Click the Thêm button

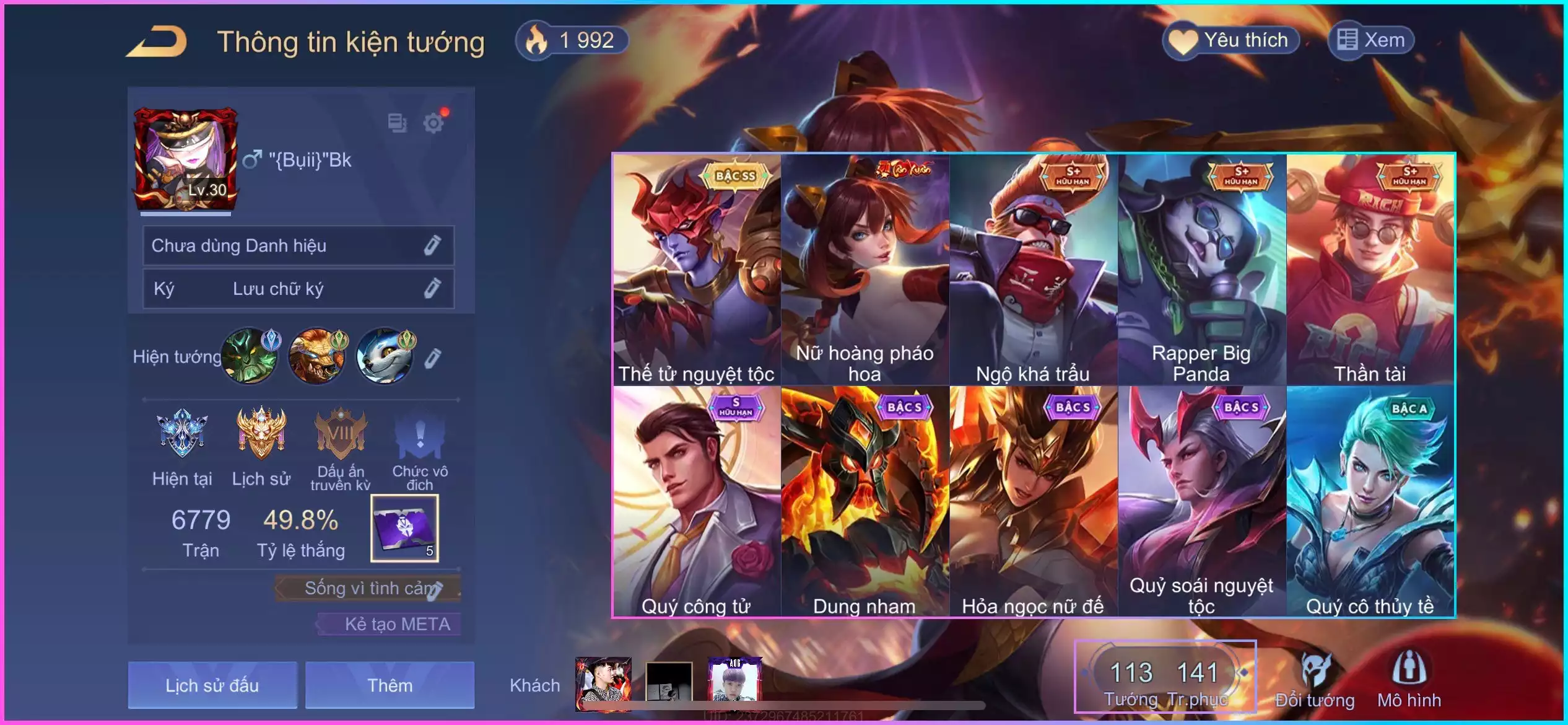click(x=390, y=685)
